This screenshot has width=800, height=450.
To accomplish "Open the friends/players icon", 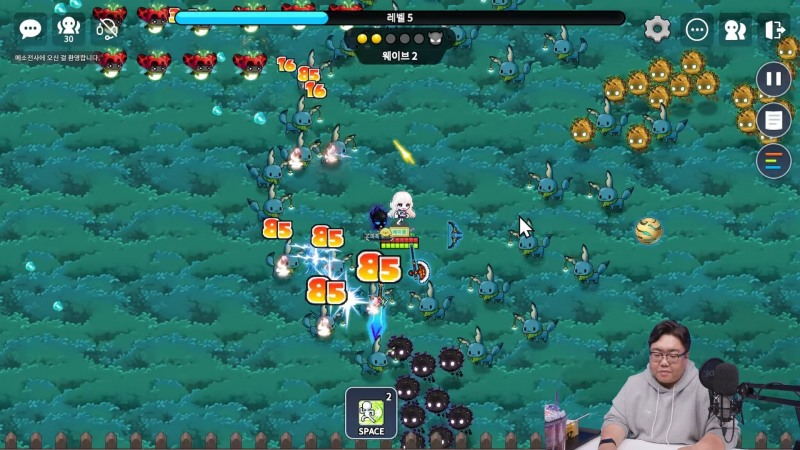I will coord(735,30).
